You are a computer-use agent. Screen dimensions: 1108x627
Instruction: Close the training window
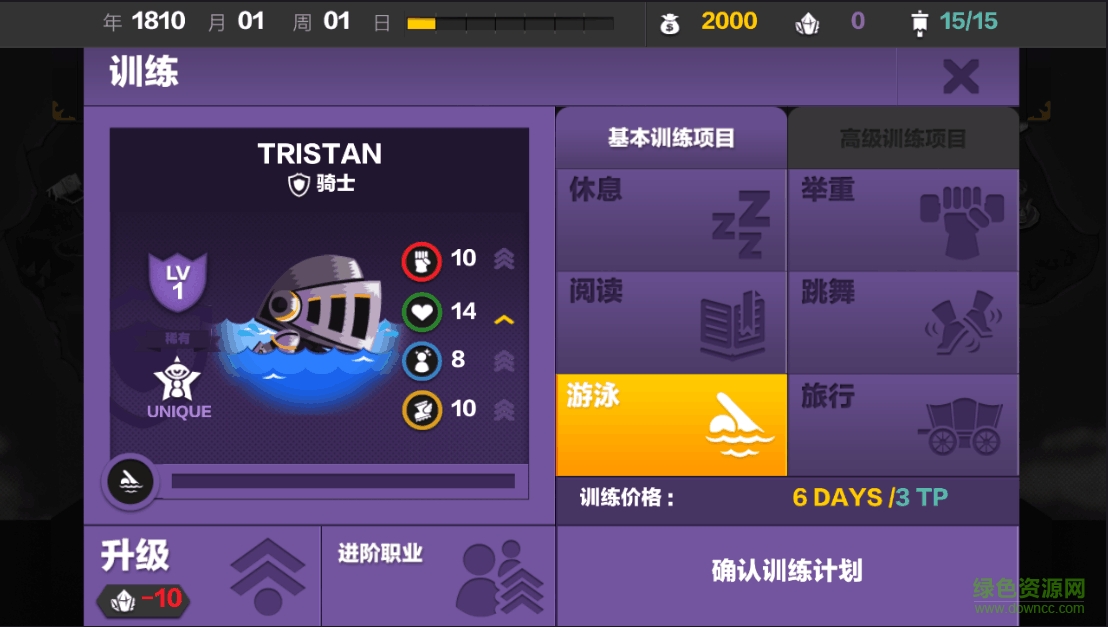[960, 76]
